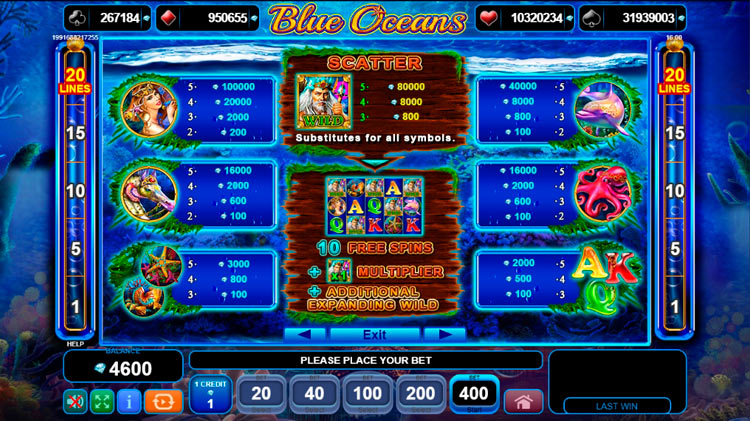The width and height of the screenshot is (750, 421).
Task: Choose the 100 bet amount
Action: (367, 395)
